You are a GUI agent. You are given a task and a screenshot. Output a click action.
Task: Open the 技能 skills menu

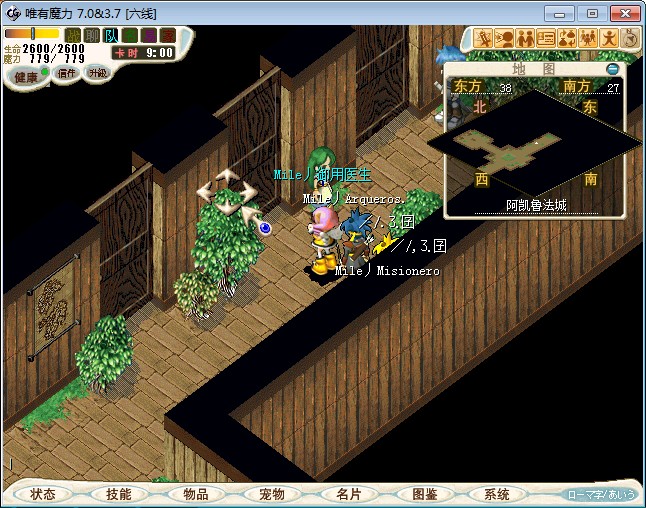(x=119, y=494)
